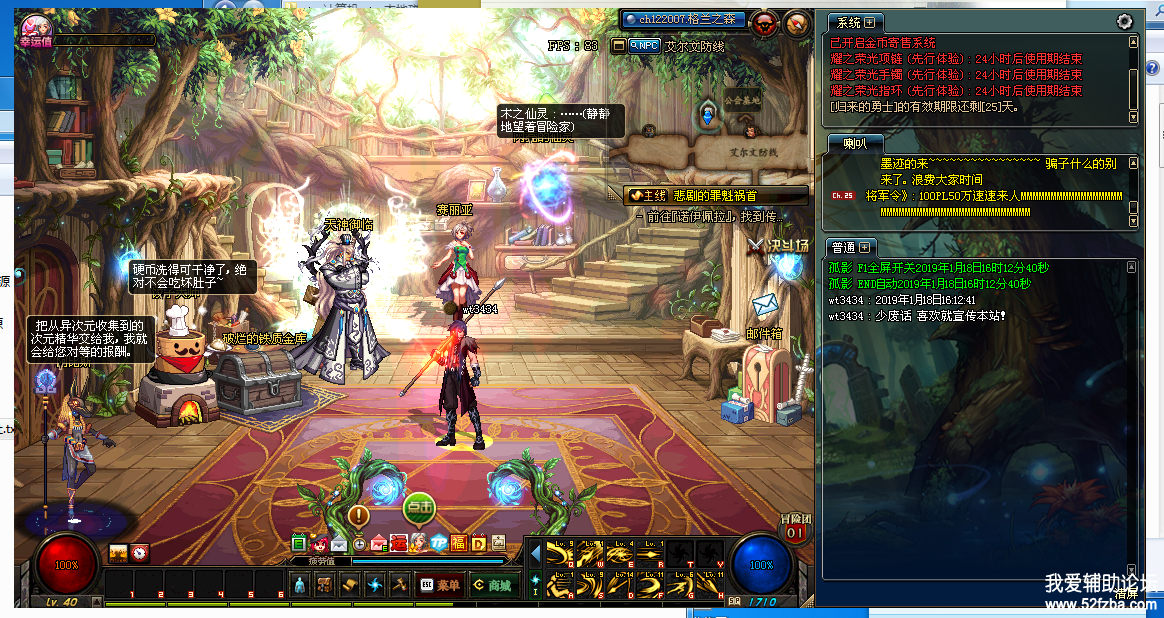
Task: Open the orange exclamation mark notification
Action: click(x=358, y=516)
